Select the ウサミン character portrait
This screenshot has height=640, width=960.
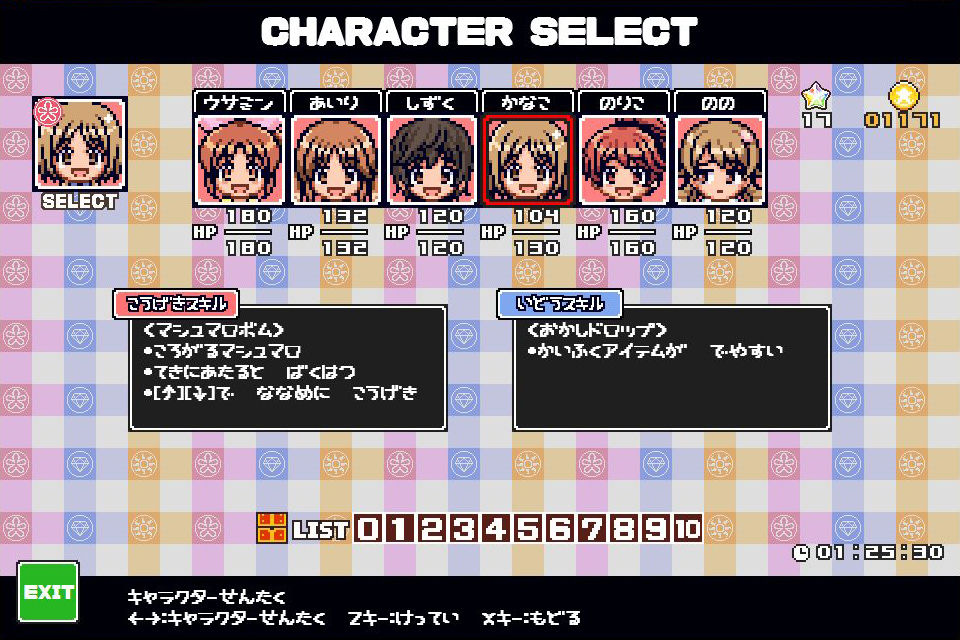click(240, 159)
